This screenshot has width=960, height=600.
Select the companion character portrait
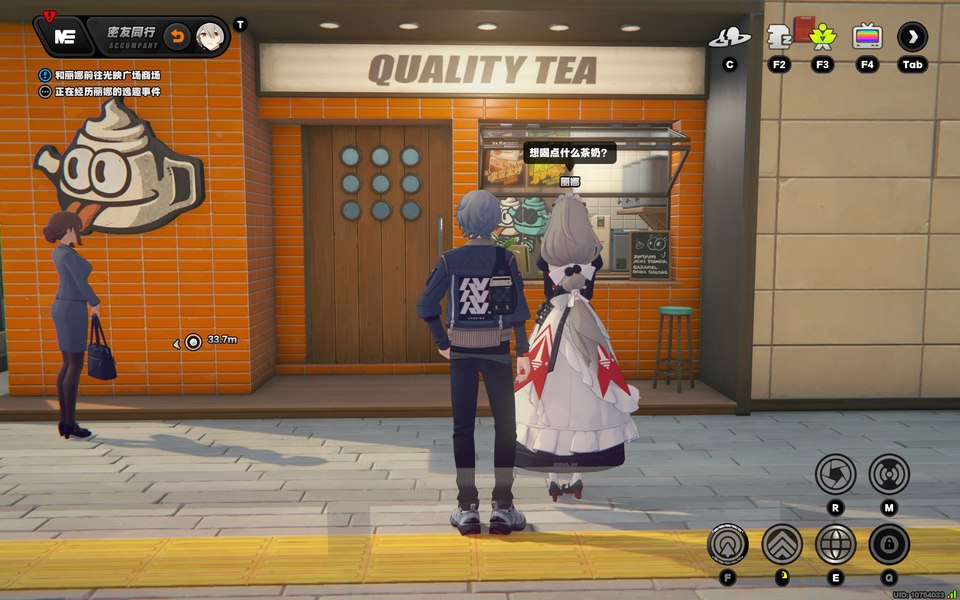pos(210,37)
